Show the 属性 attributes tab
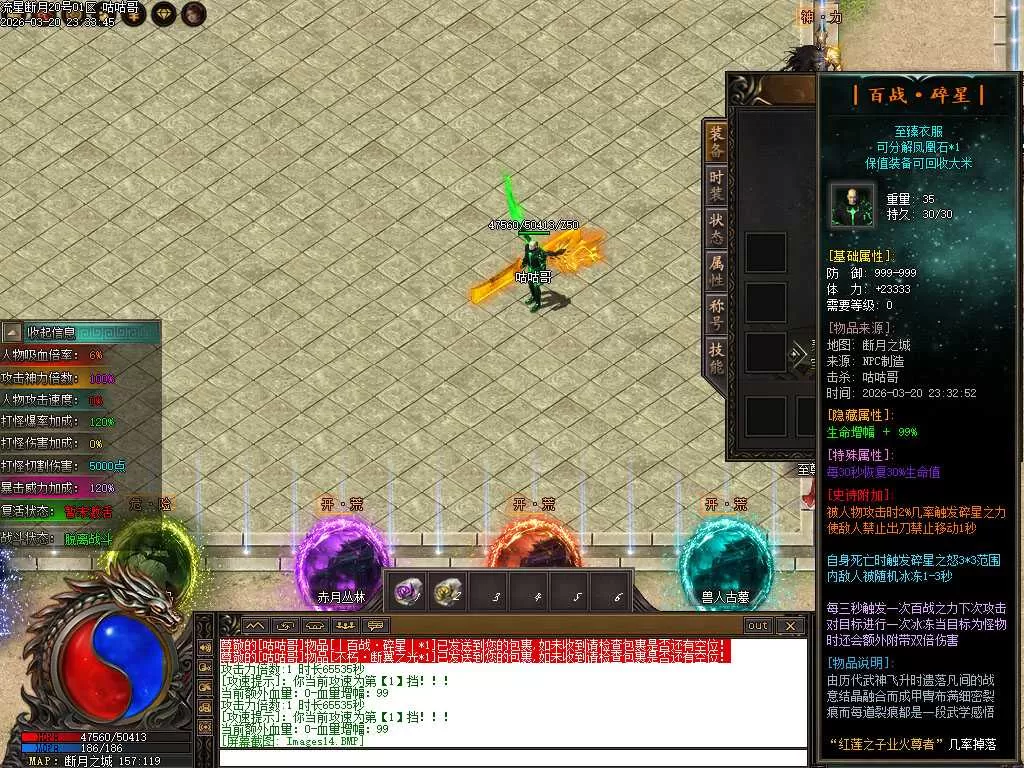 point(716,272)
